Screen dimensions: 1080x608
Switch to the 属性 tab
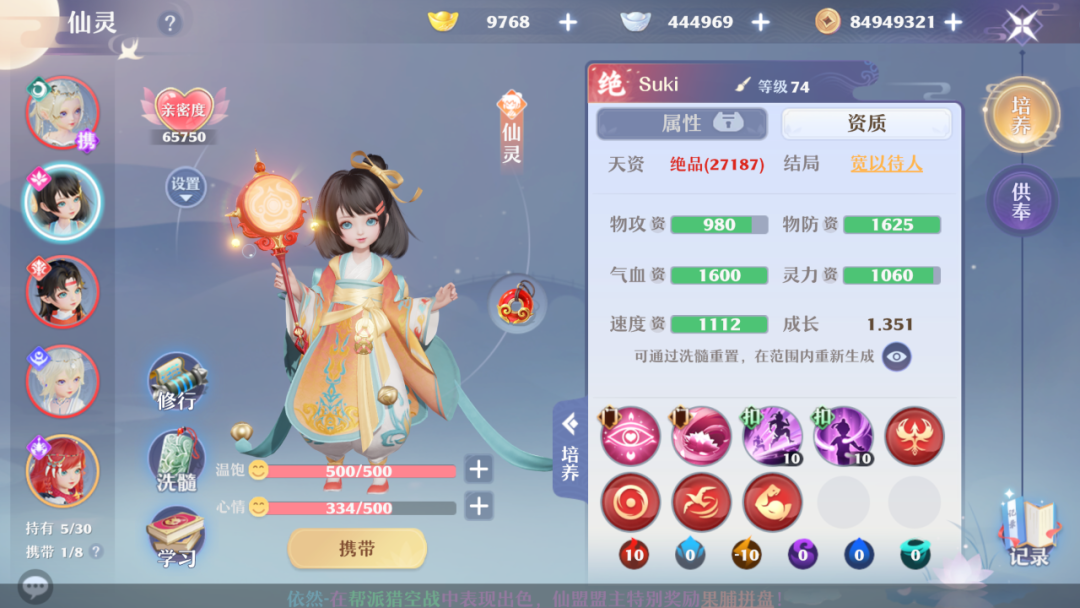coord(682,123)
